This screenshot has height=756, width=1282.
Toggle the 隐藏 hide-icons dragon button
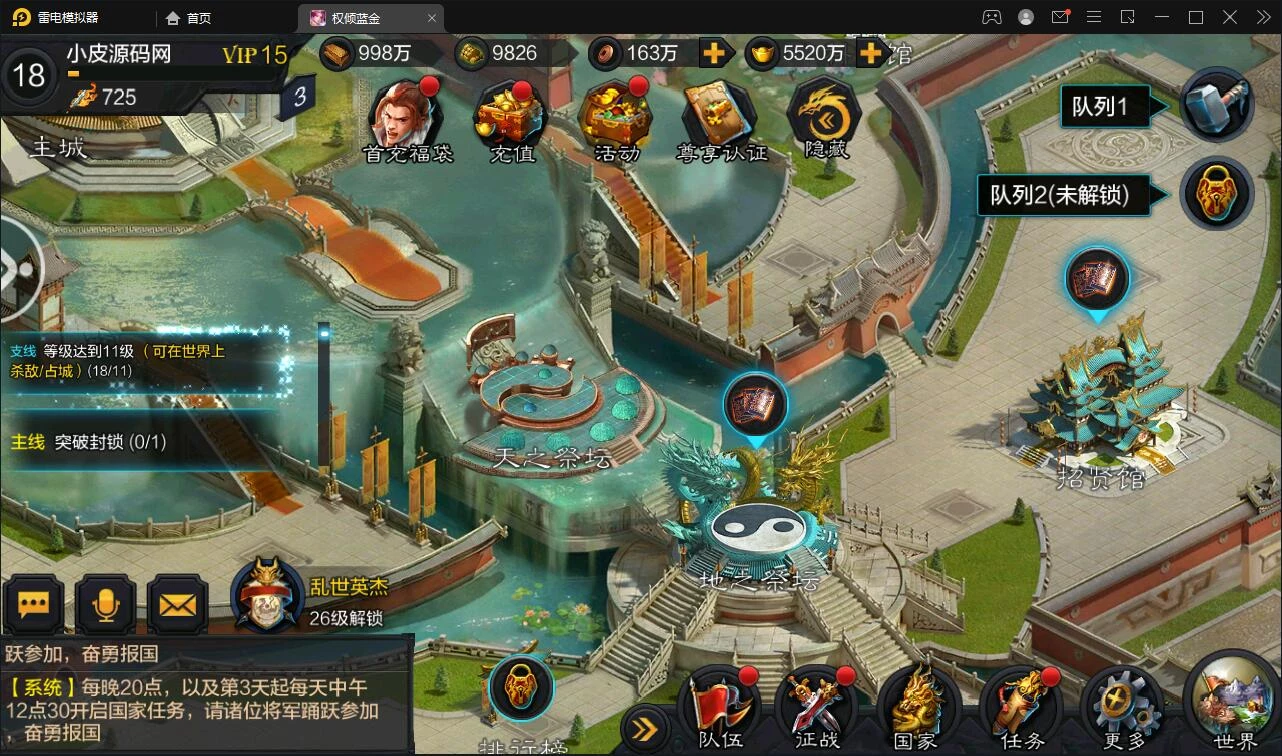825,117
